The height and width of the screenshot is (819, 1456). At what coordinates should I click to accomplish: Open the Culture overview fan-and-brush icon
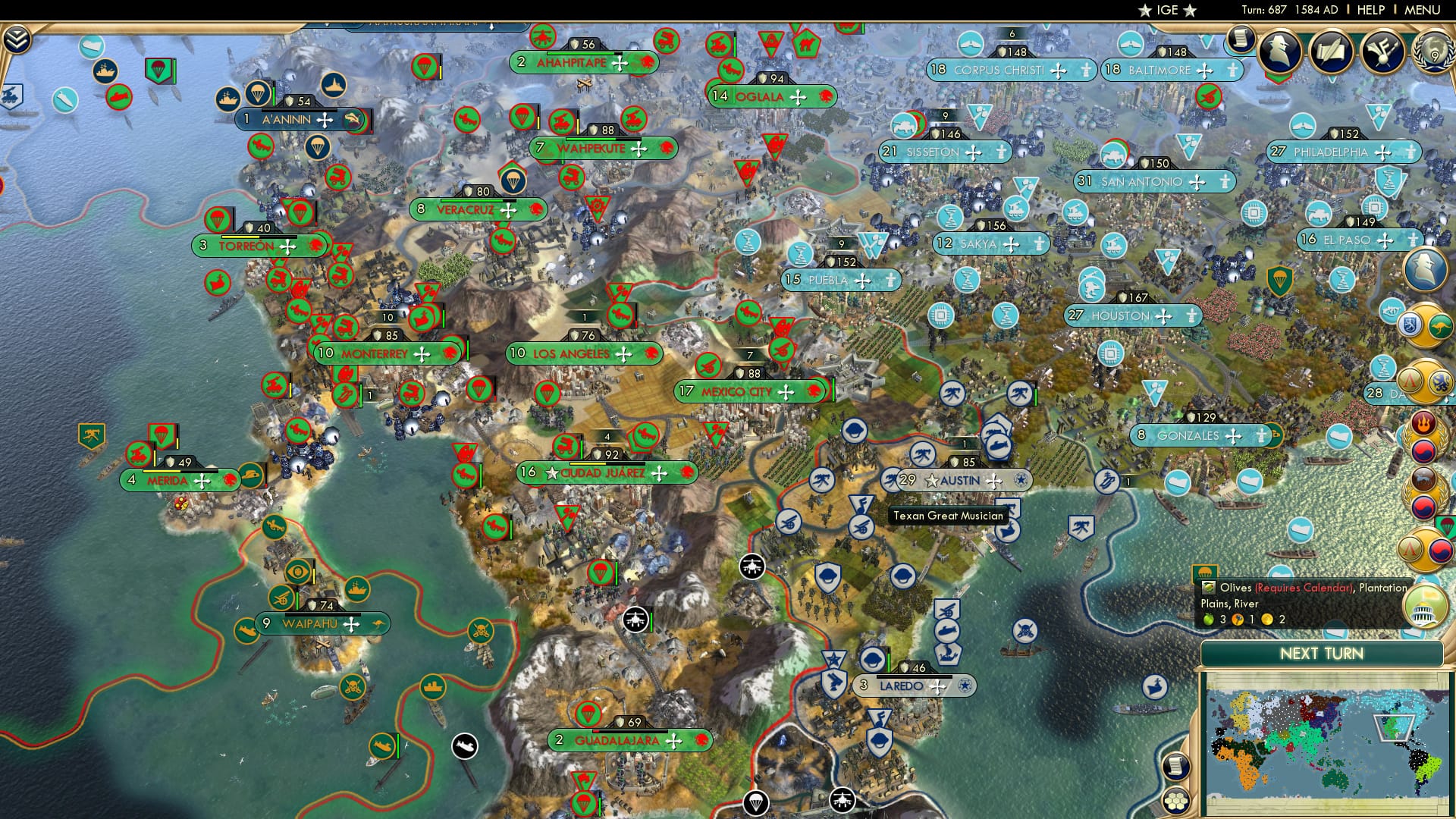(1382, 51)
